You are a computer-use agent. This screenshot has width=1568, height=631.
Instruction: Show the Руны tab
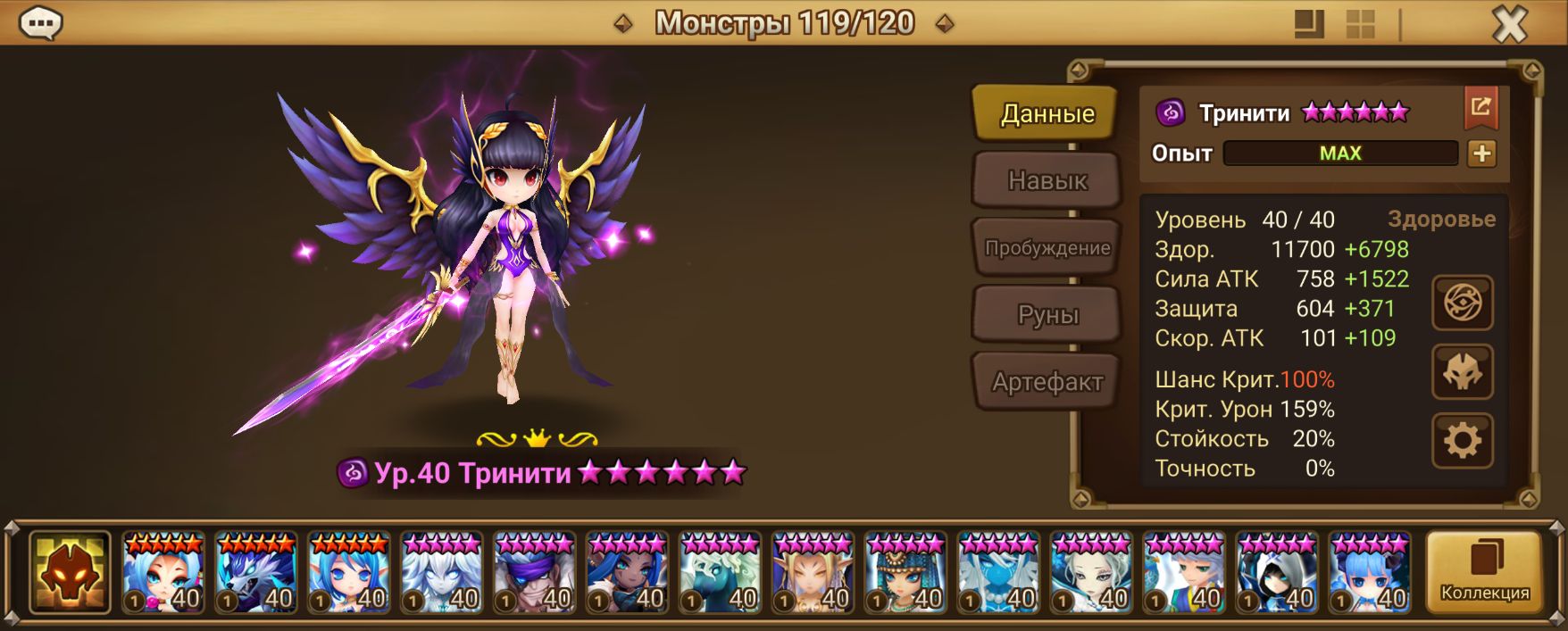1047,315
